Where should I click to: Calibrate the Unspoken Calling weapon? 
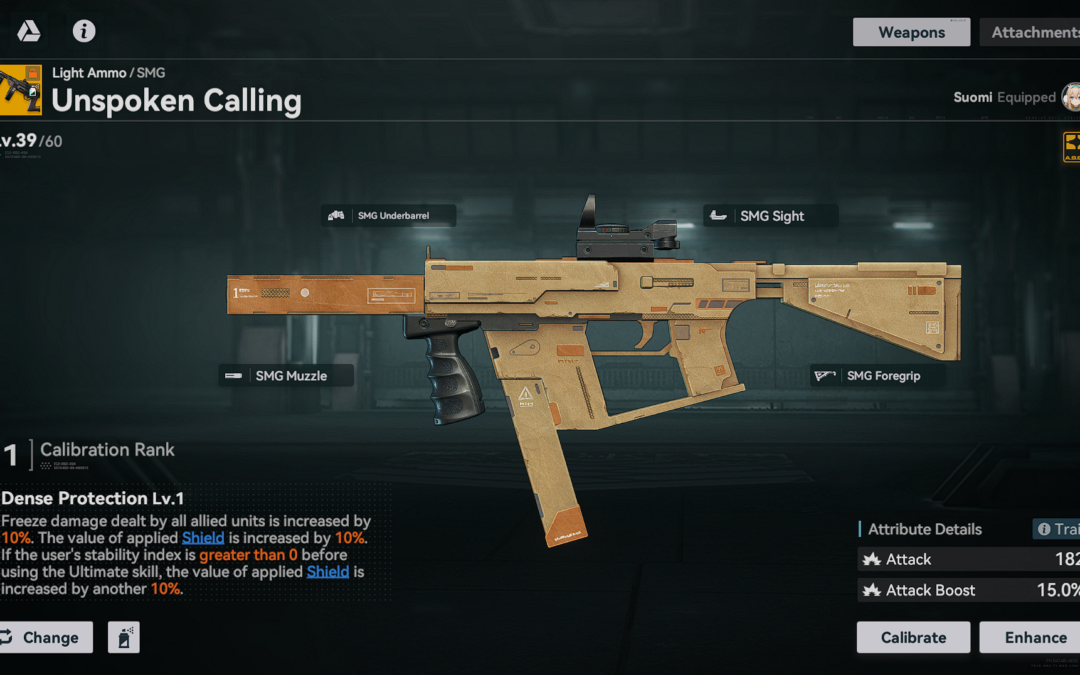point(913,637)
